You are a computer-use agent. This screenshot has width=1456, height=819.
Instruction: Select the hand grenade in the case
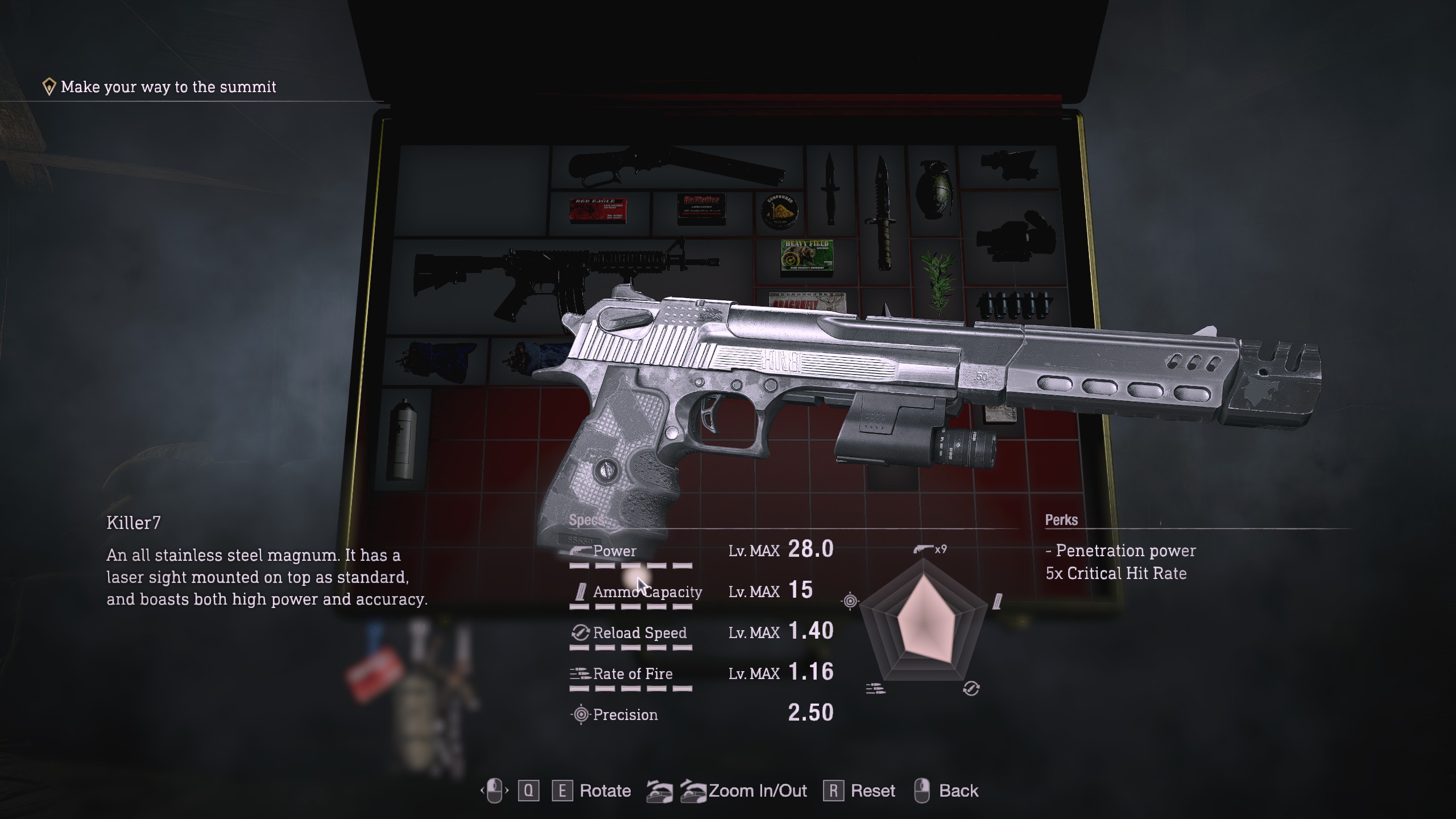(x=932, y=189)
